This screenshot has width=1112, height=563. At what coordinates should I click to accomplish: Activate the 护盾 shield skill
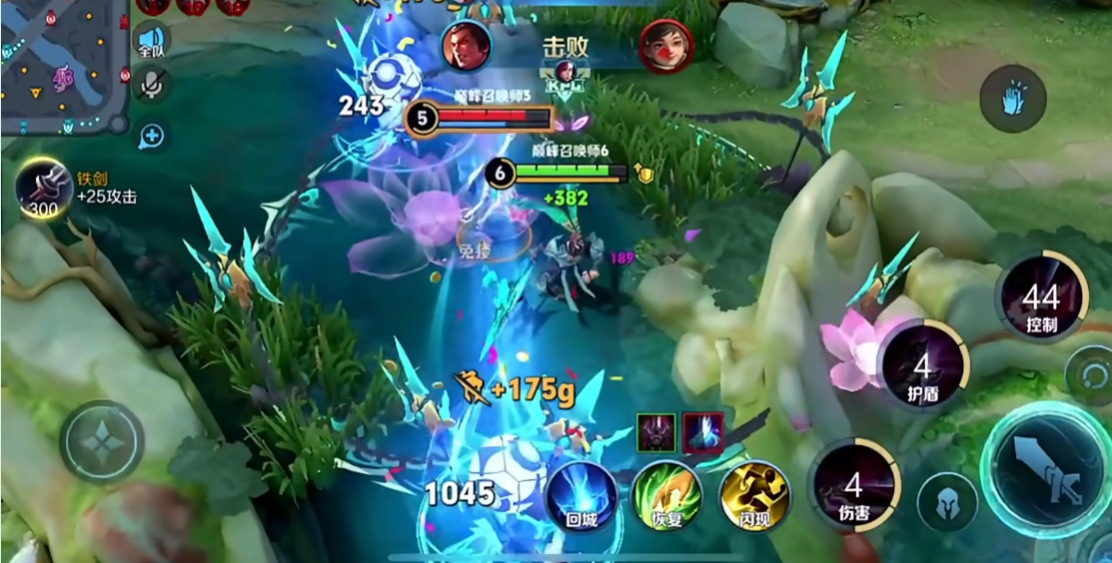click(x=922, y=366)
